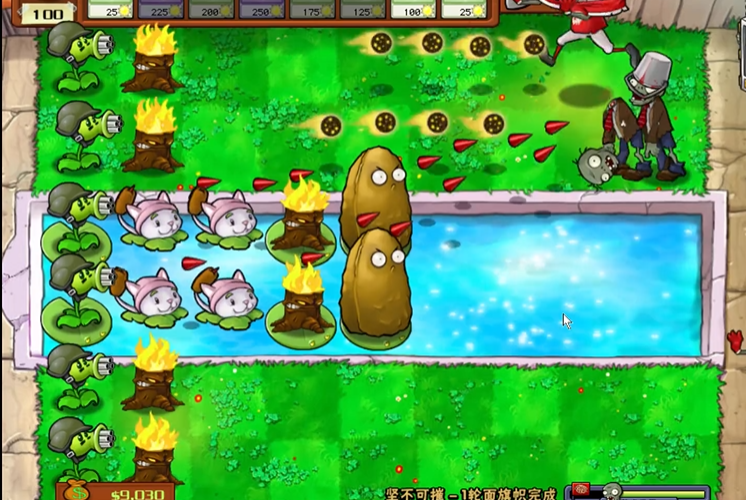Click the 175-sun seed packet
This screenshot has width=746, height=500.
[311, 9]
